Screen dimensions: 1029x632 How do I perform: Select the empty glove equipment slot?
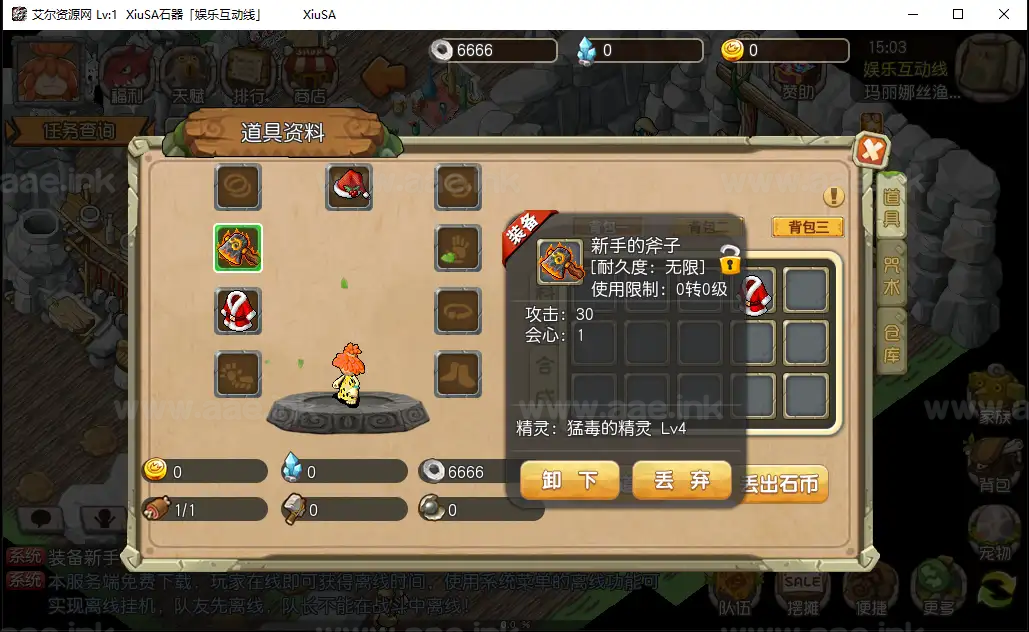(x=458, y=248)
